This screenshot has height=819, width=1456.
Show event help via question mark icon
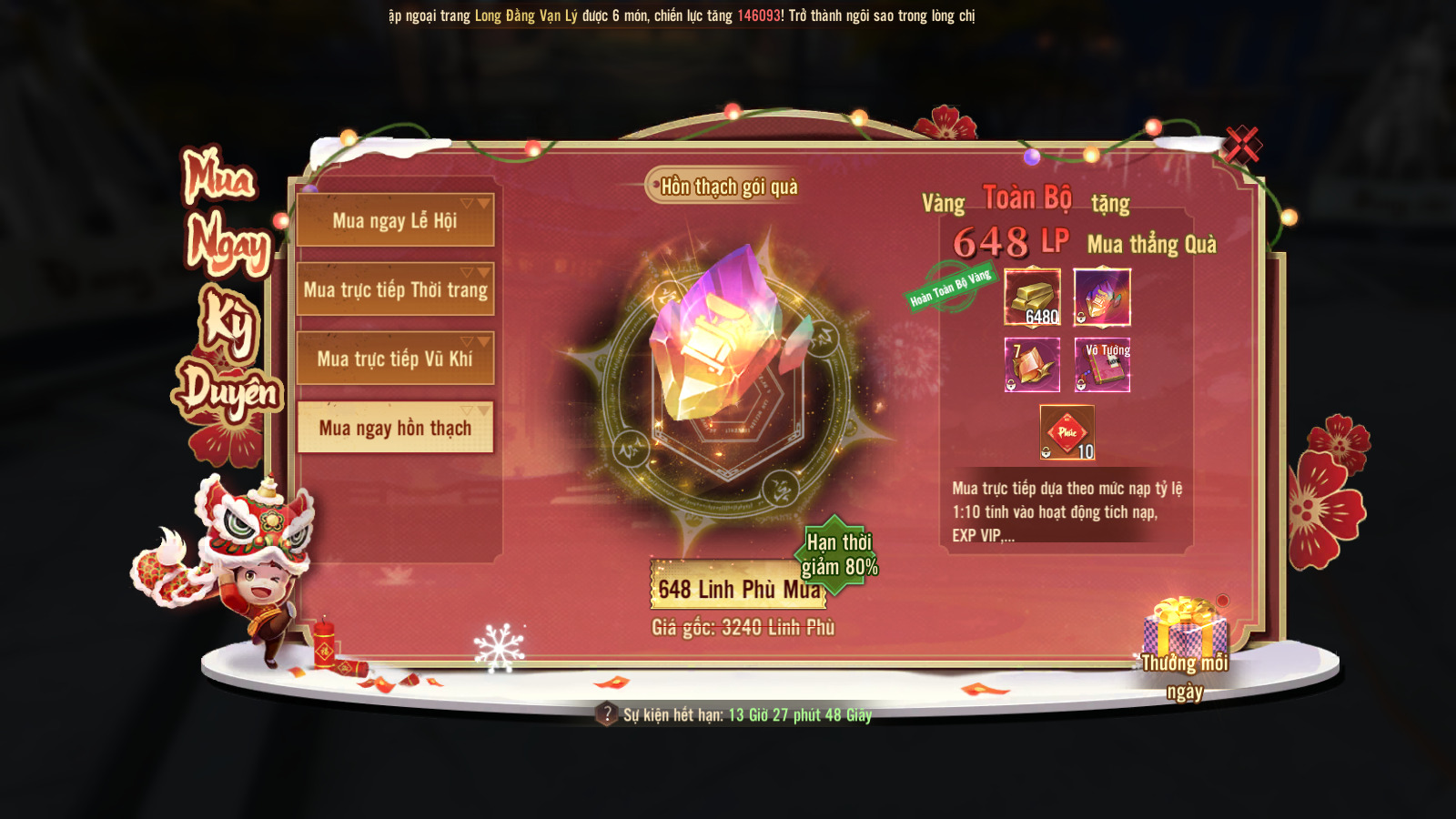607,714
